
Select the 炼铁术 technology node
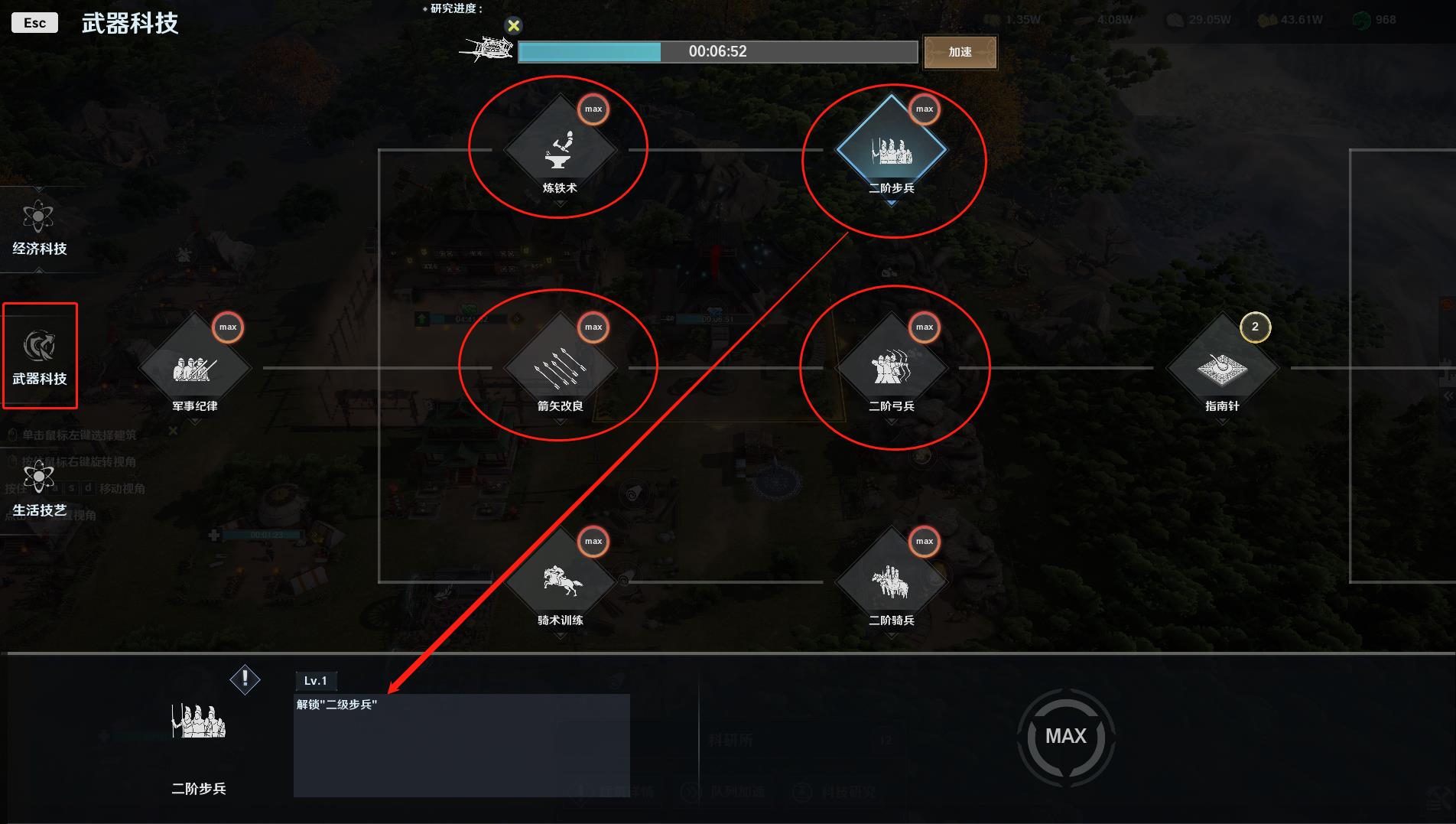pyautogui.click(x=560, y=150)
